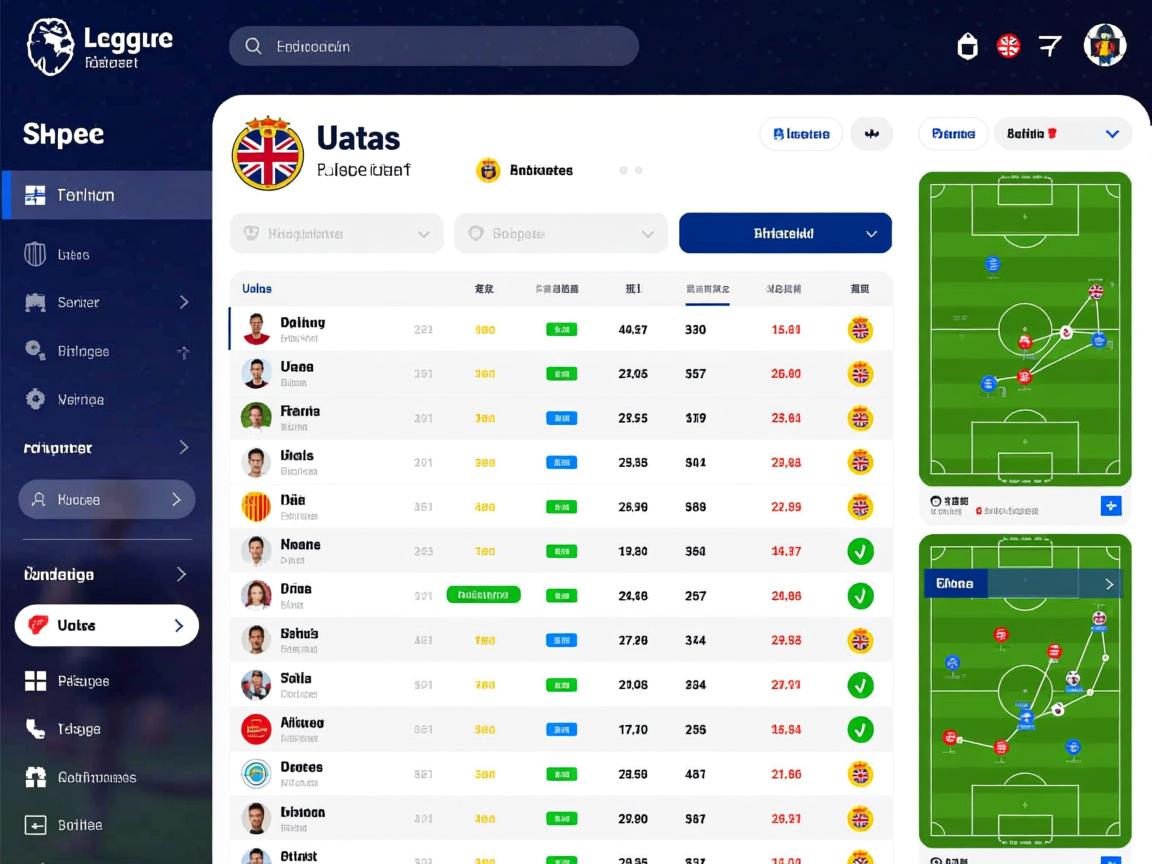Image resolution: width=1152 pixels, height=864 pixels.
Task: Open the shopping bag icon
Action: [967, 46]
